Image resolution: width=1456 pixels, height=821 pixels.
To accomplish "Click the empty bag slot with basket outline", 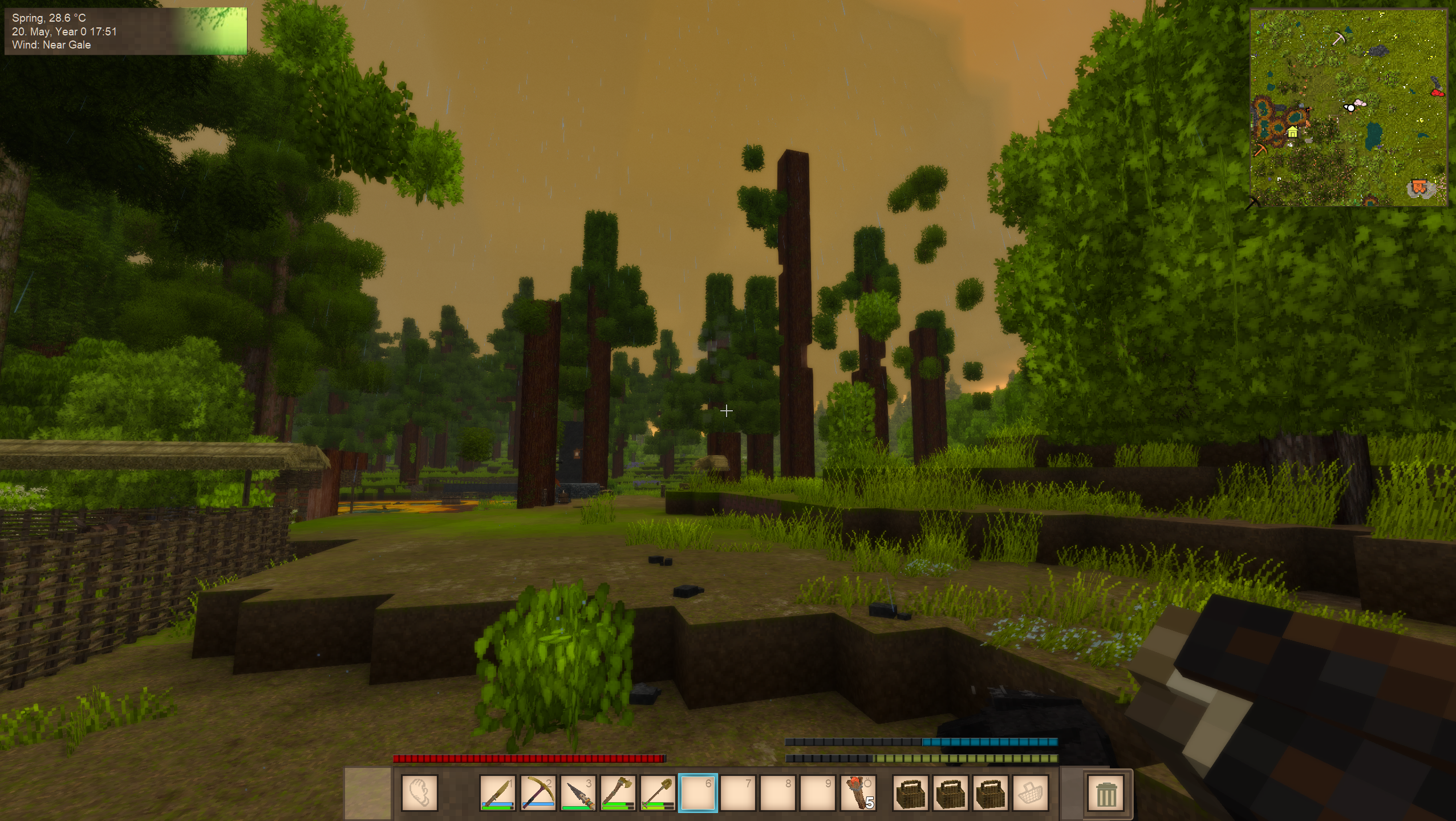I will tap(1030, 792).
